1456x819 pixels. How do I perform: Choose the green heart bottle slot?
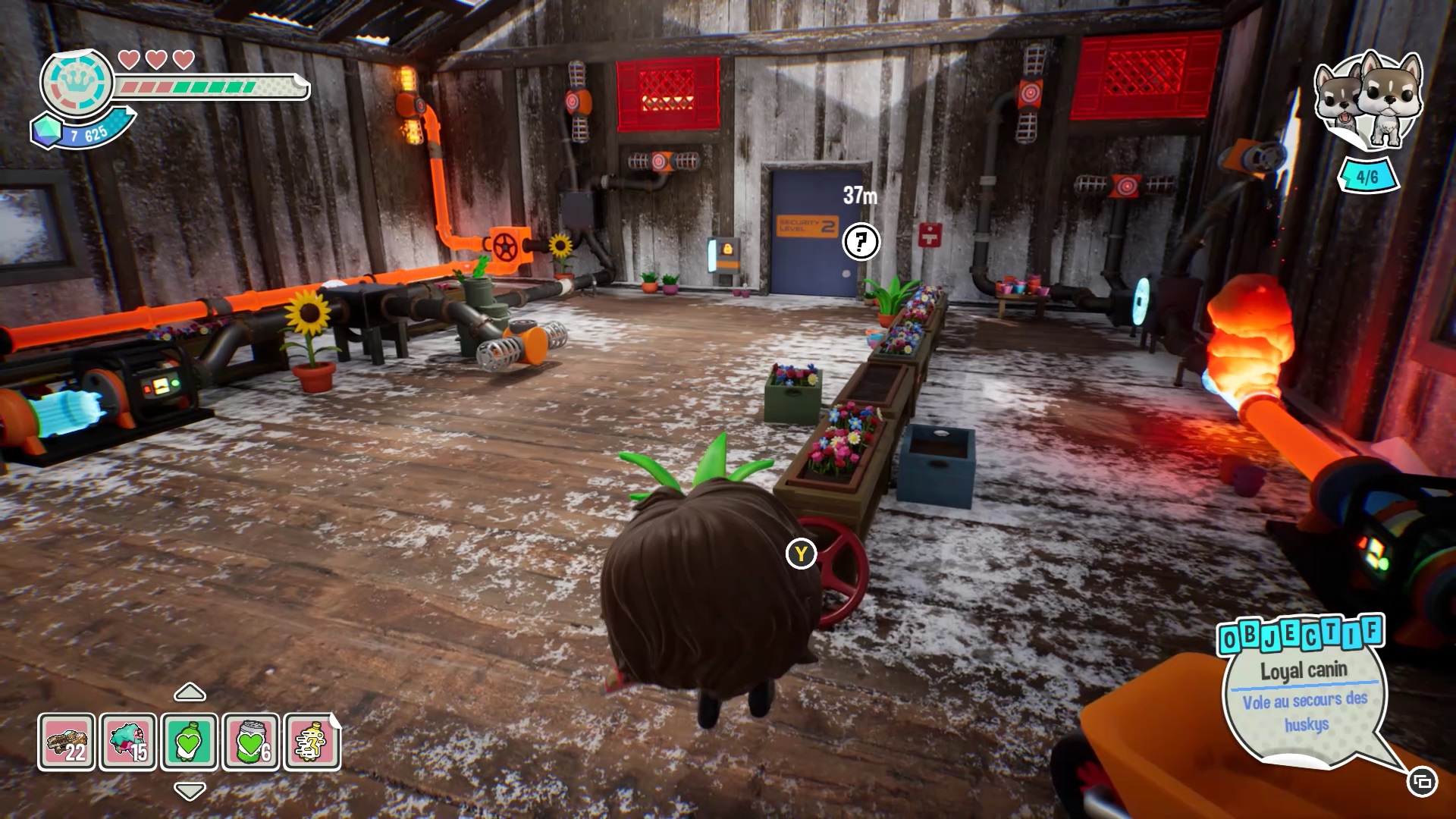(190, 741)
